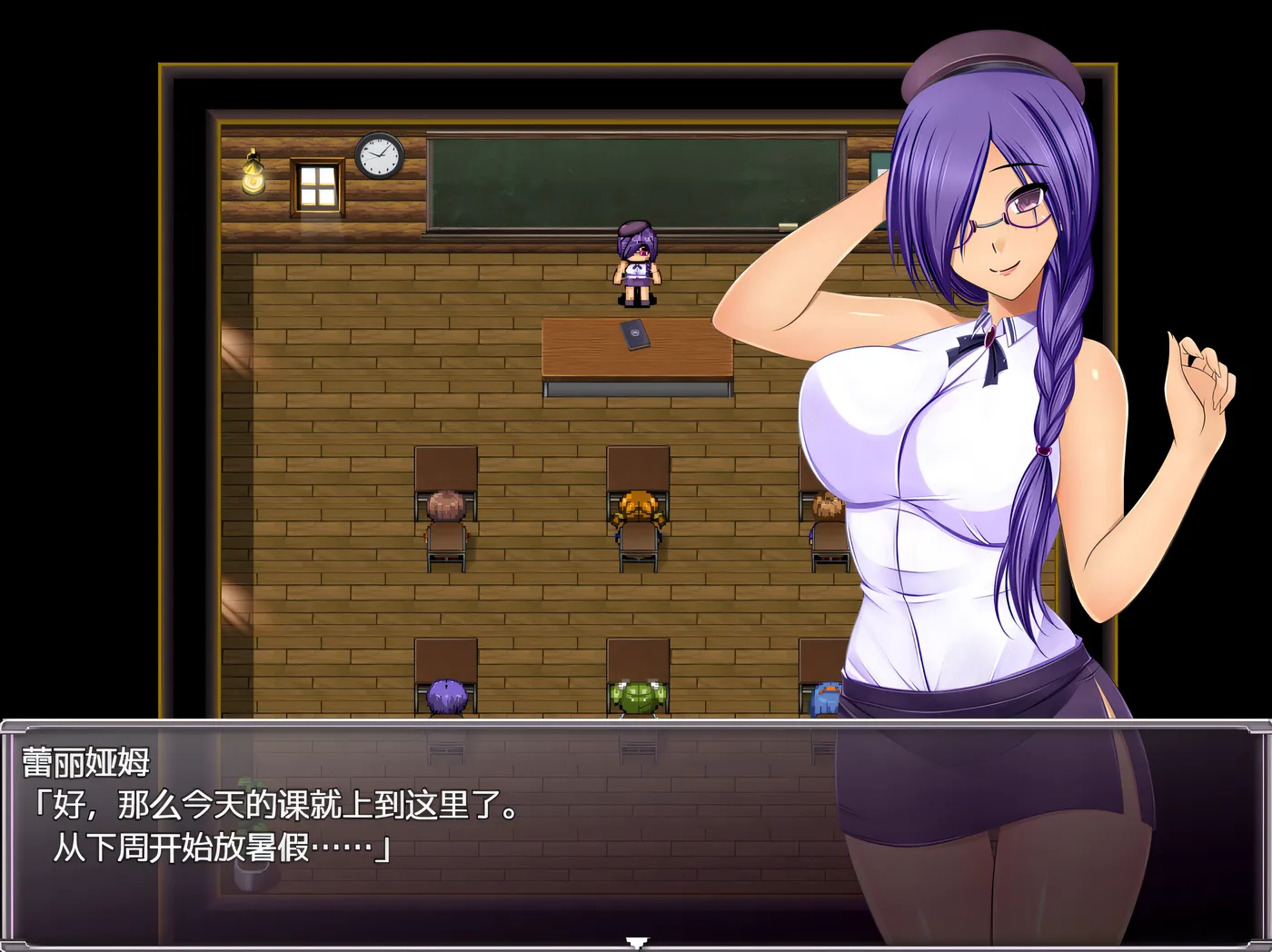Select the teacher sprite by the blackboard
The height and width of the screenshot is (952, 1272).
tap(636, 263)
